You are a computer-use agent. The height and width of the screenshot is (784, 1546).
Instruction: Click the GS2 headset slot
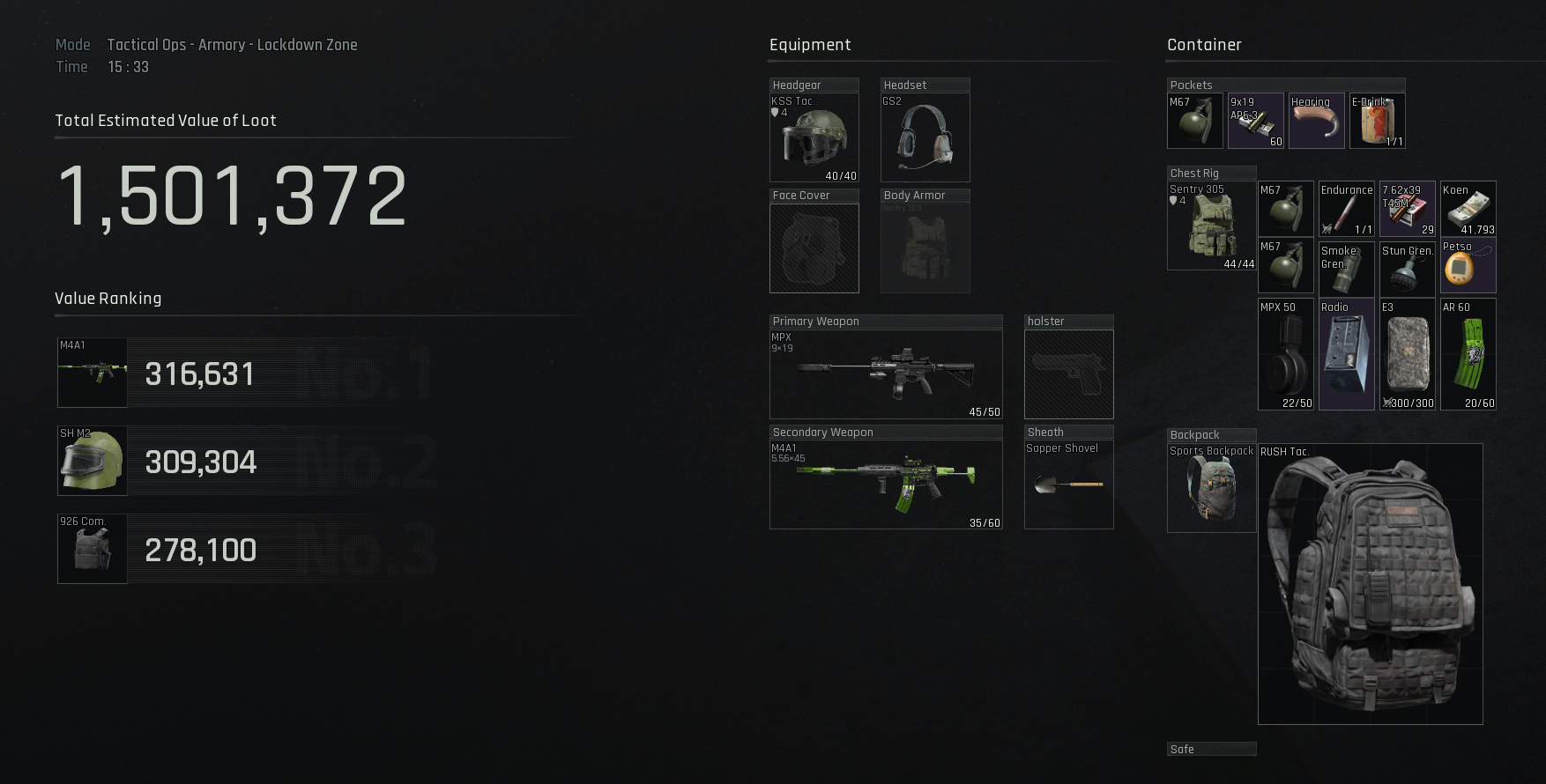click(x=925, y=137)
